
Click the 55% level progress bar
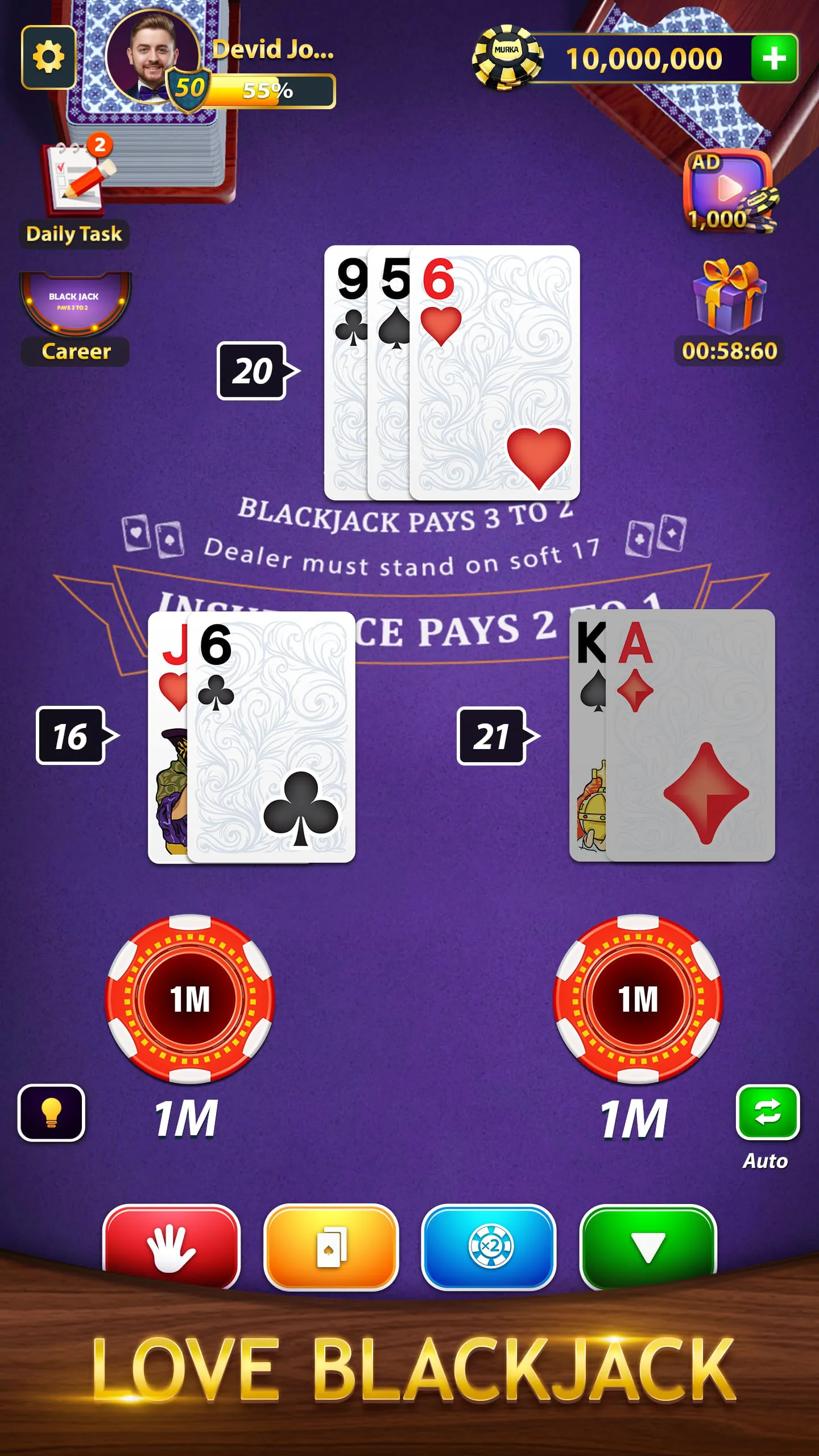(x=270, y=90)
